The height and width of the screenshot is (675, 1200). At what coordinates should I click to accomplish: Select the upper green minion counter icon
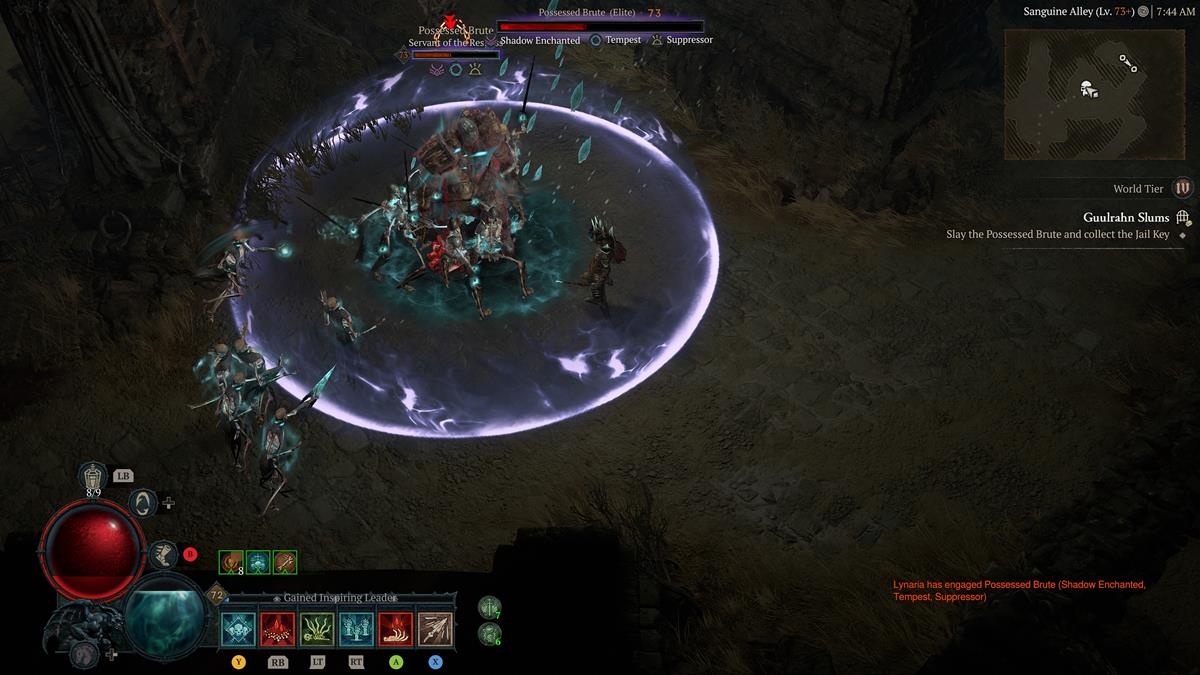point(489,605)
